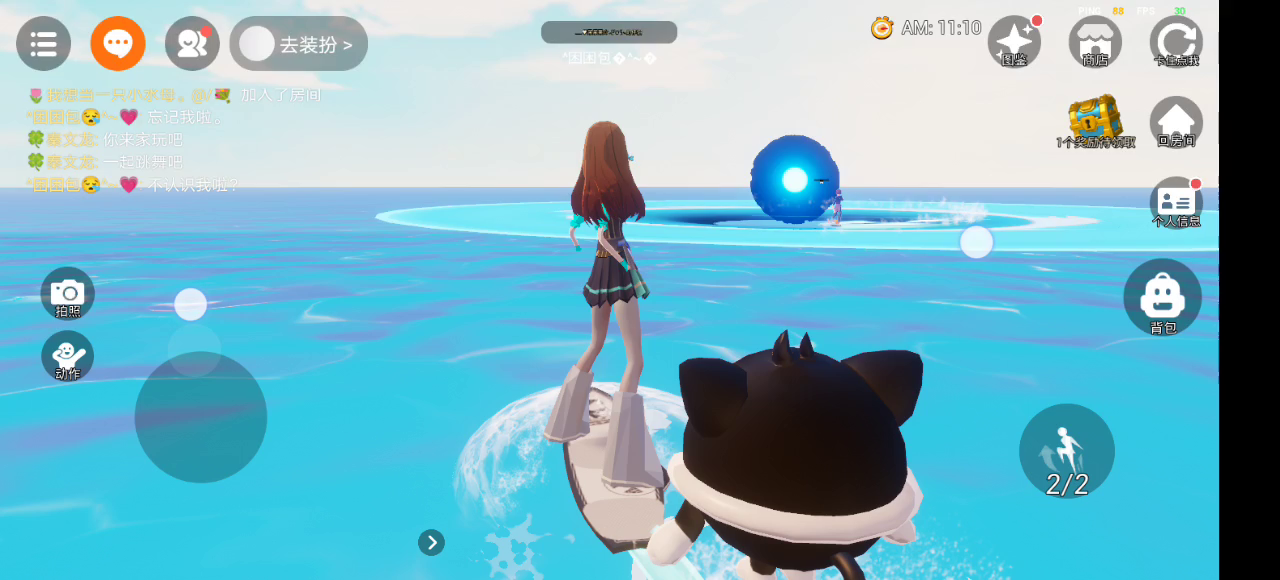
Task: Tap the 去装扮 dress-up button
Action: coord(299,44)
